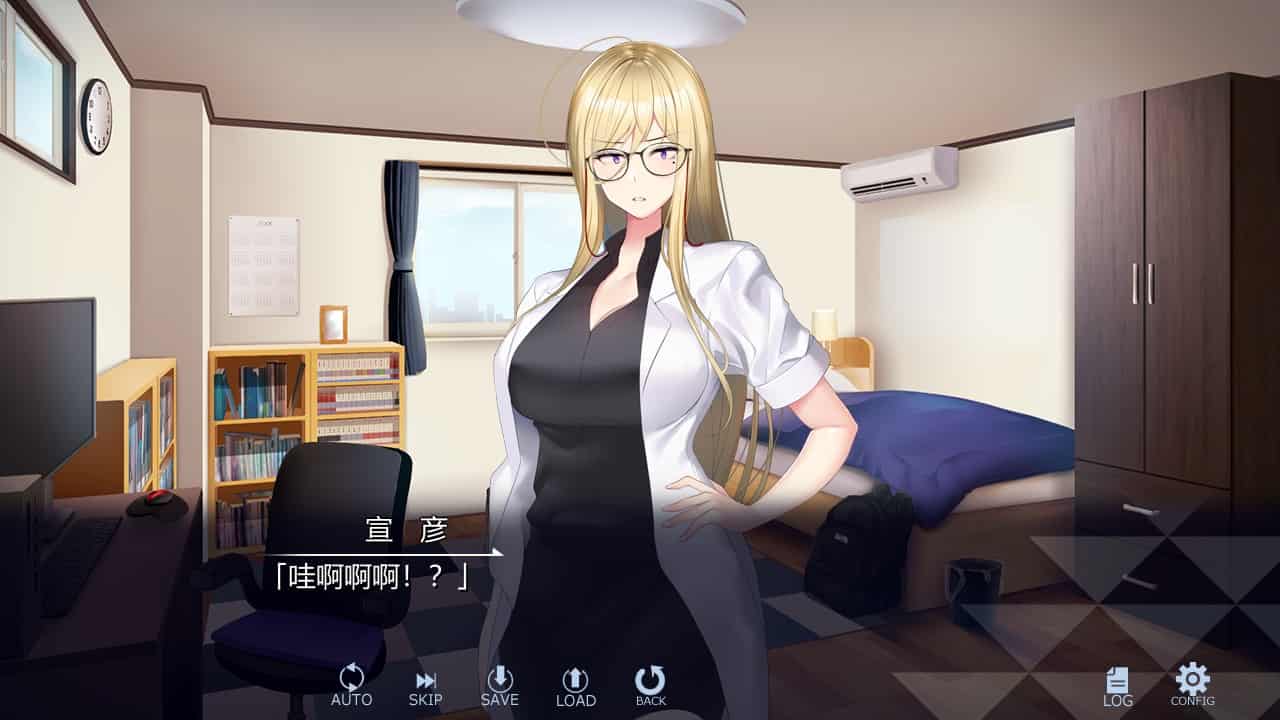Enable AUTO text advance mode
1280x720 pixels.
351,685
